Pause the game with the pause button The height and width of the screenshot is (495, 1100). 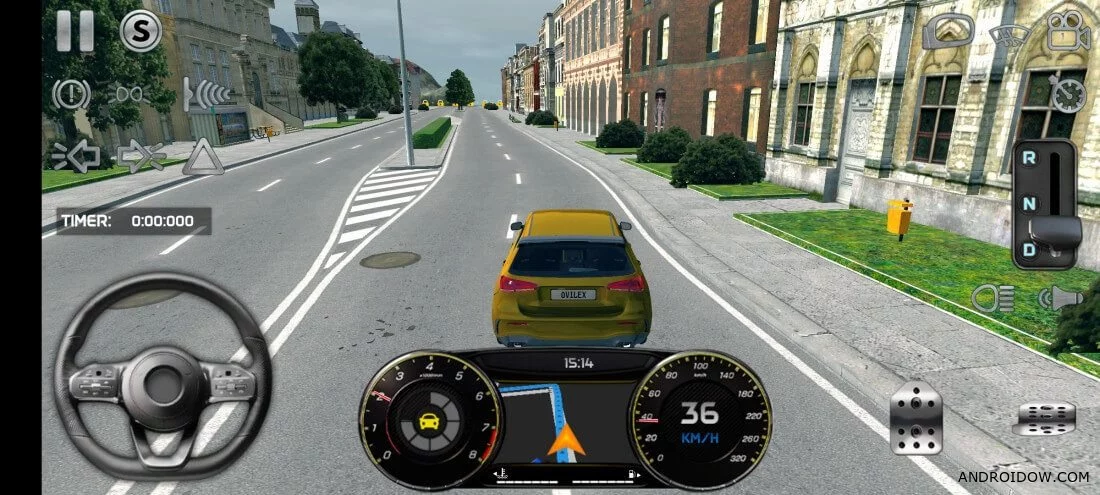(x=75, y=31)
